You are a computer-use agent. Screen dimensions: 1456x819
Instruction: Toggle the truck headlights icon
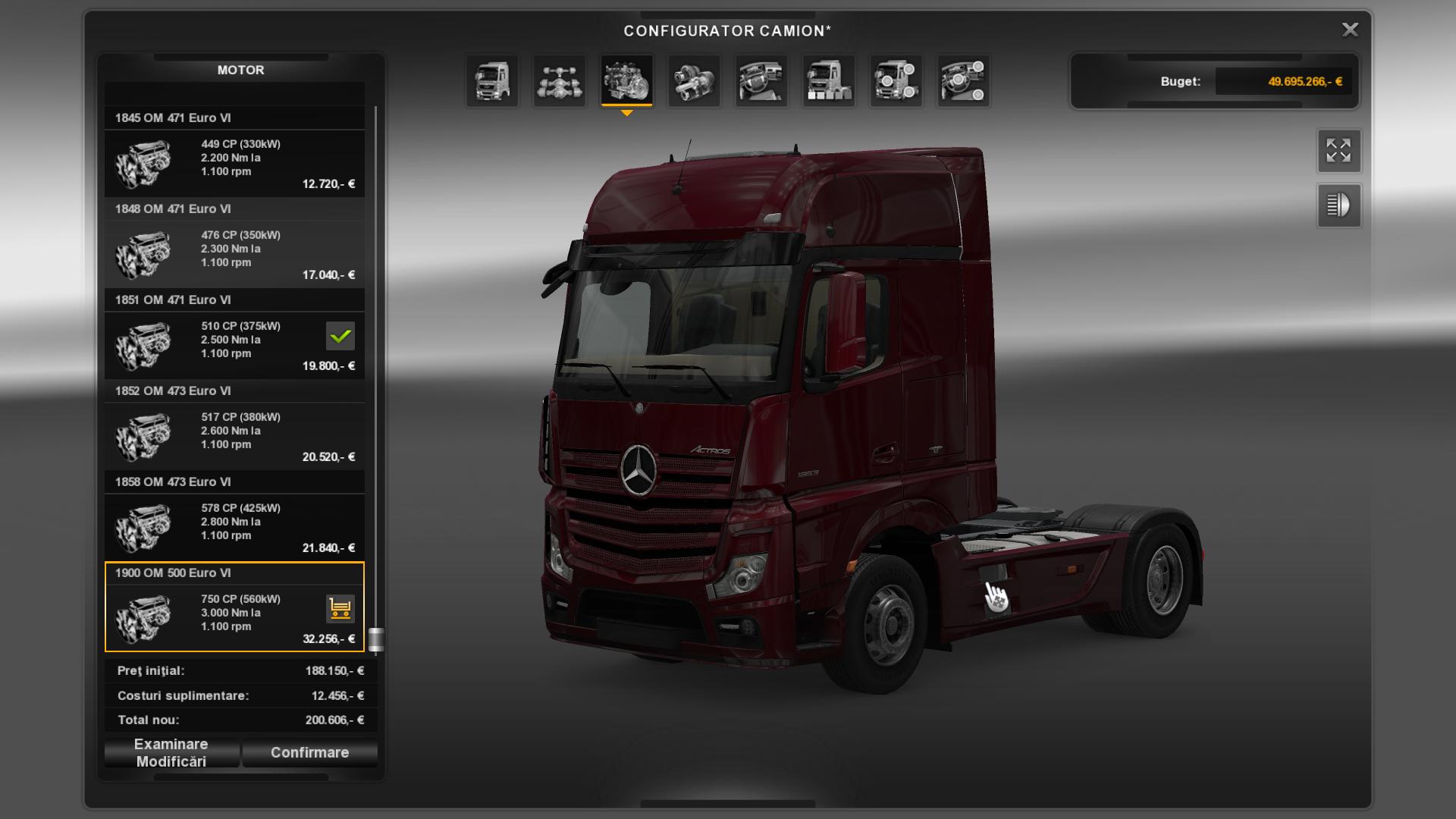pos(1338,206)
